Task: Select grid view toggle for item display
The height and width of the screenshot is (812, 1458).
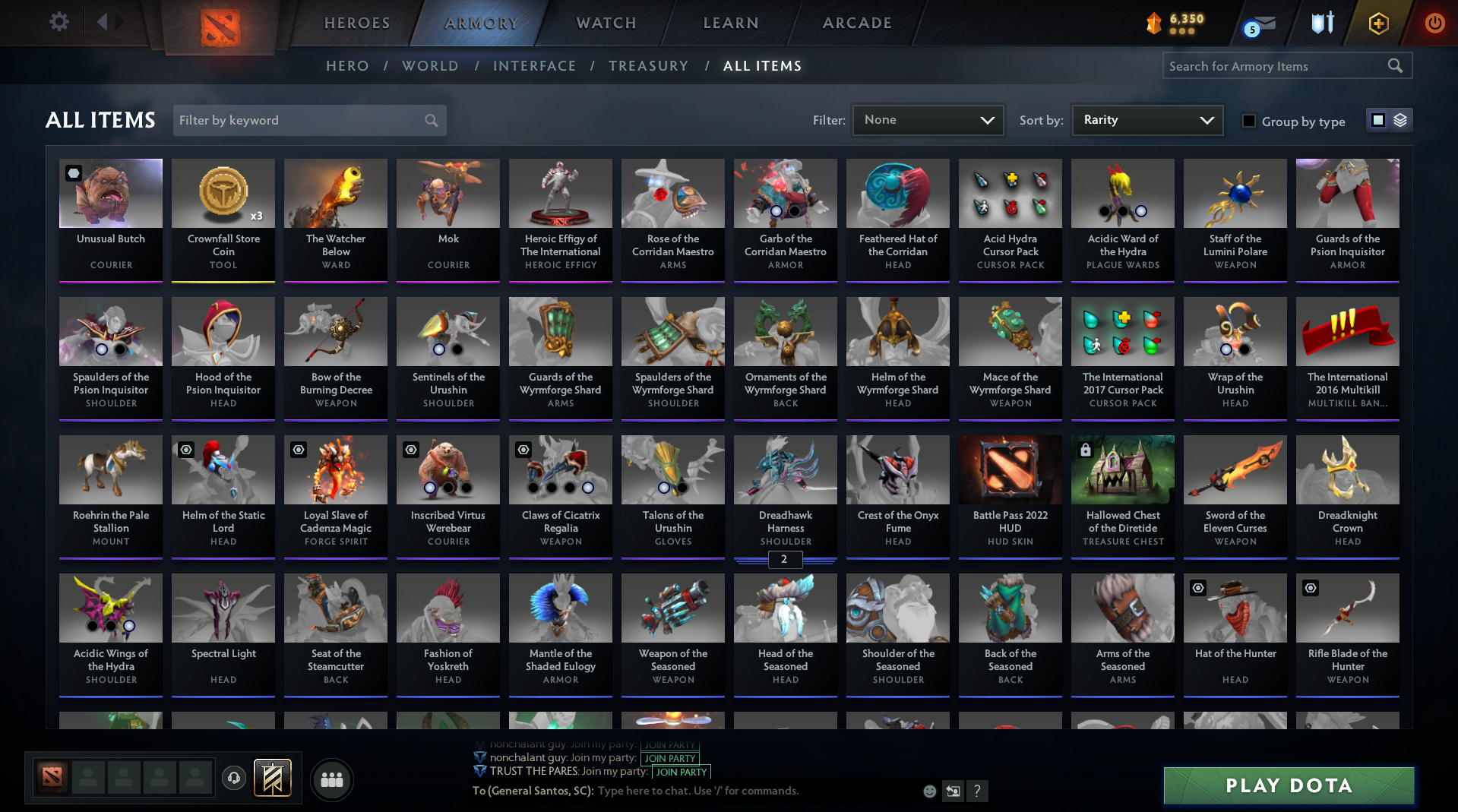Action: [1378, 119]
